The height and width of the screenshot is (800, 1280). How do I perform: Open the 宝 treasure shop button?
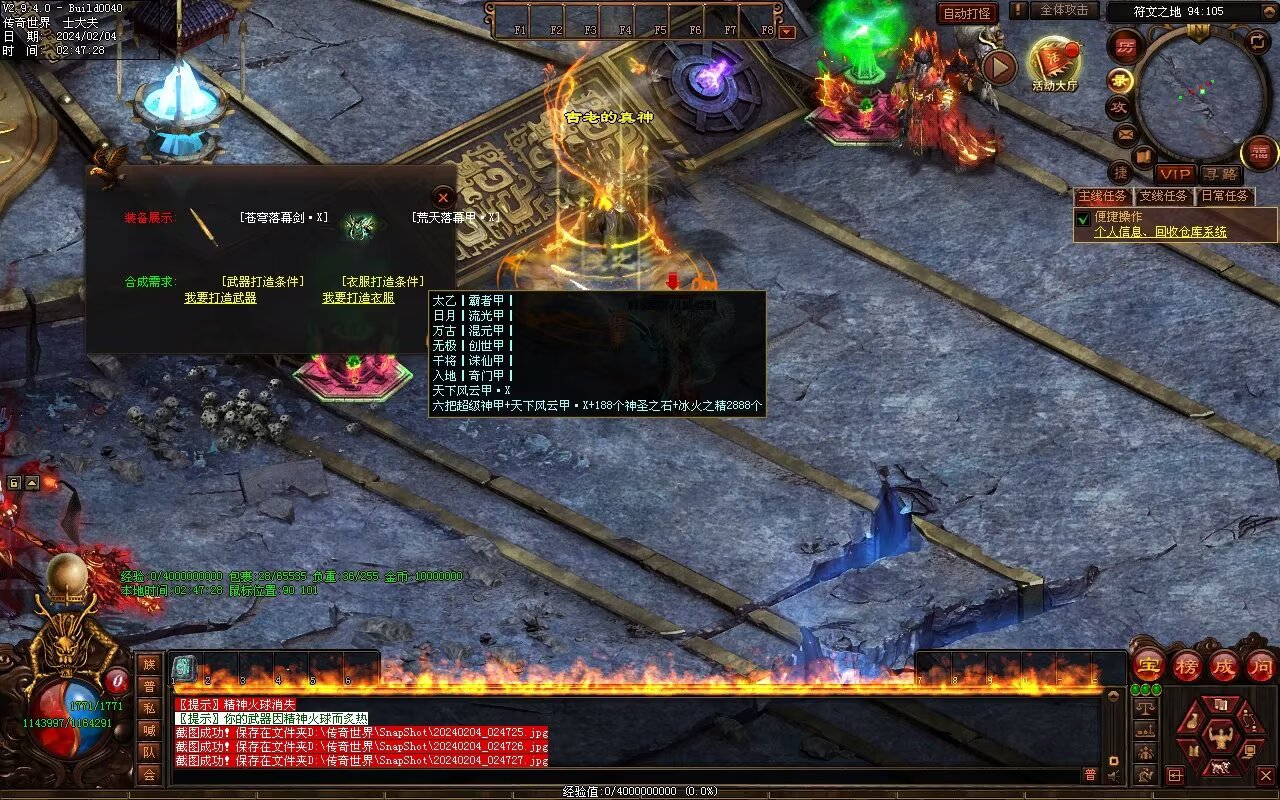[x=1148, y=665]
